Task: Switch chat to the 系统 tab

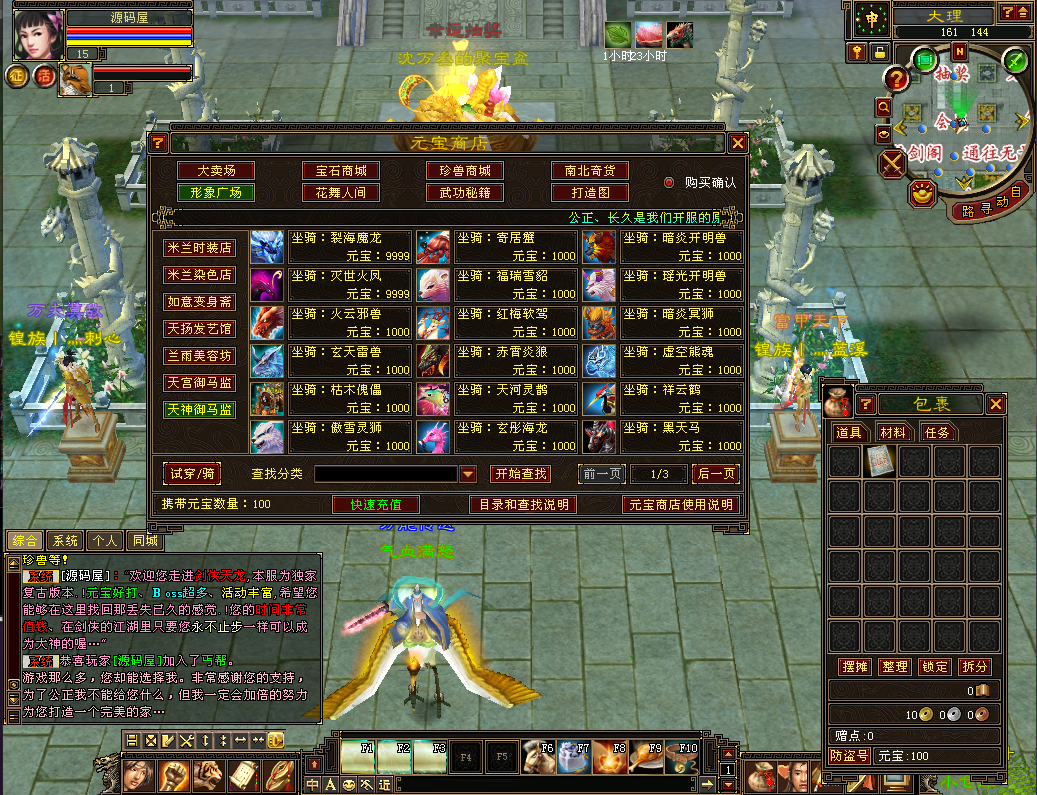Action: click(x=65, y=541)
